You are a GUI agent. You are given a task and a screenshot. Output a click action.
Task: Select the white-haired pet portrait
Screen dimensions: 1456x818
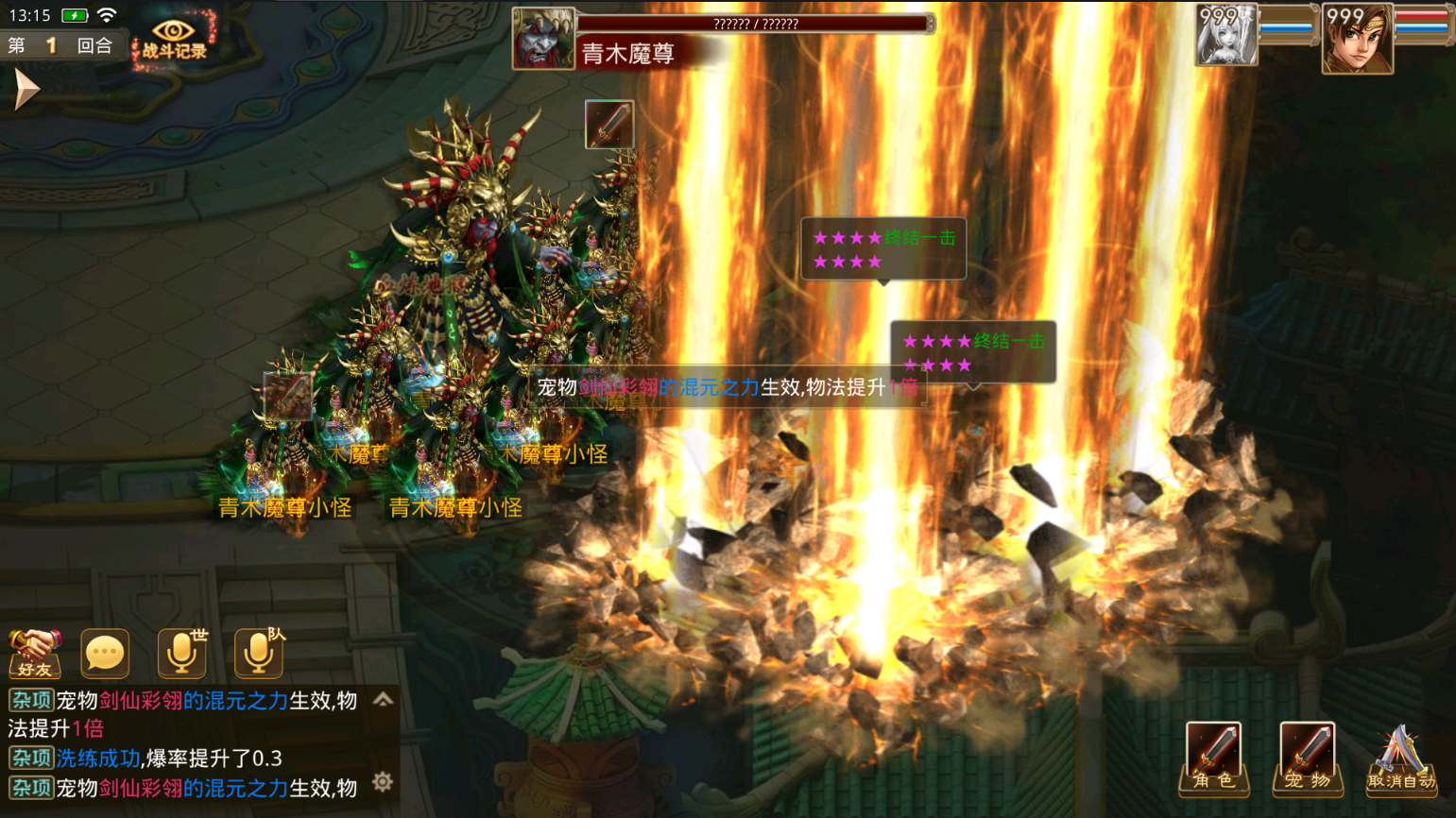point(1226,36)
